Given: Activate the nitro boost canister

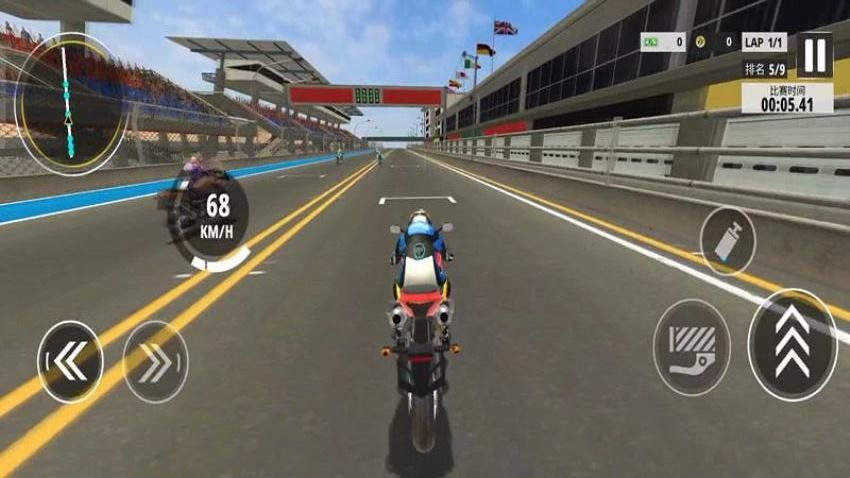Looking at the screenshot, I should [727, 240].
